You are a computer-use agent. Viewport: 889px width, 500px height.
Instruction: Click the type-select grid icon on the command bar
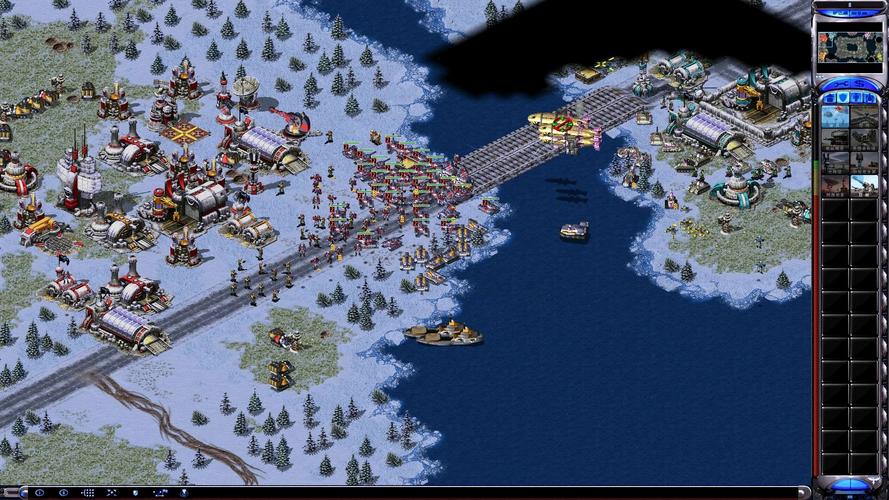[86, 493]
